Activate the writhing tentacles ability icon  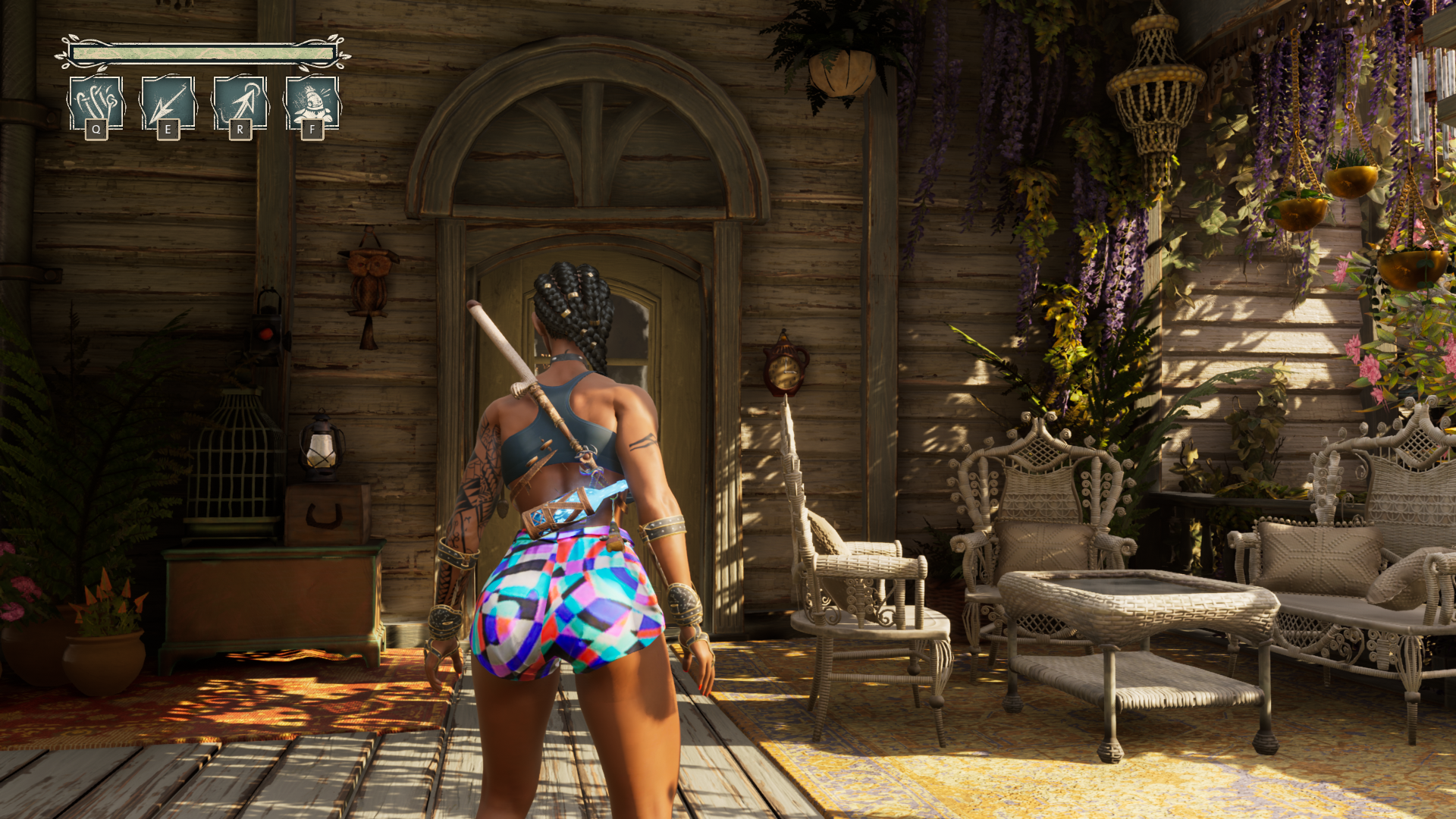point(96,102)
